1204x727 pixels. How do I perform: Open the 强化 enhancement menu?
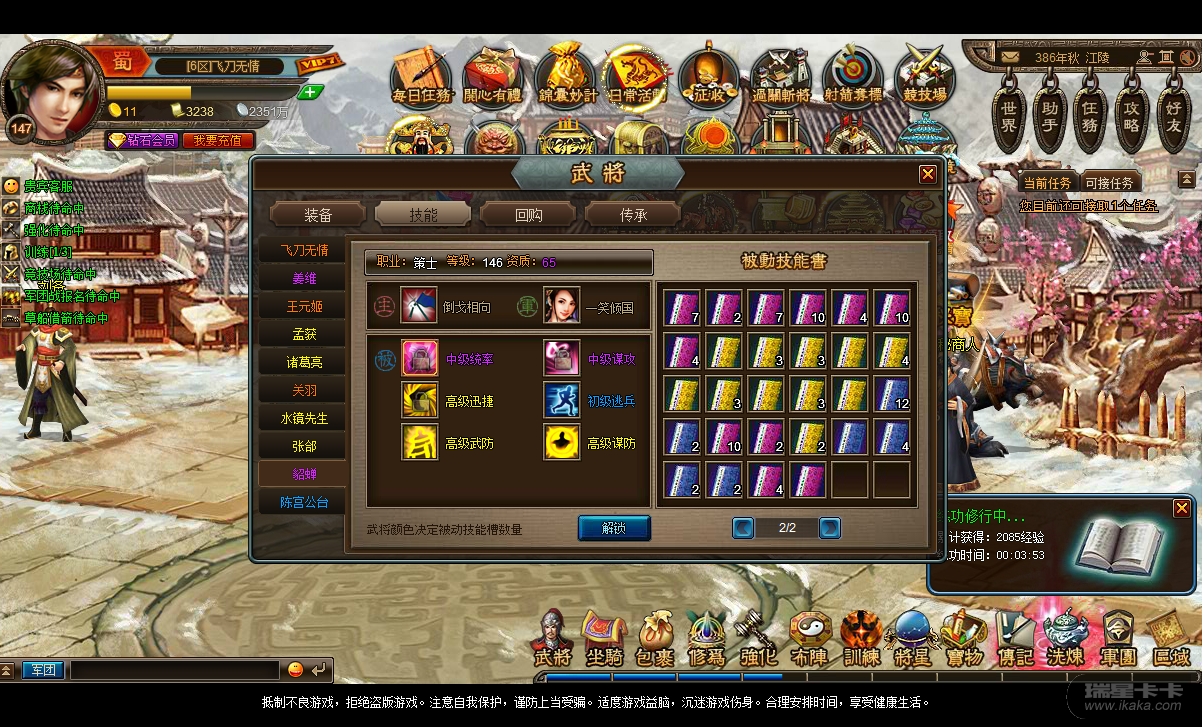click(758, 640)
